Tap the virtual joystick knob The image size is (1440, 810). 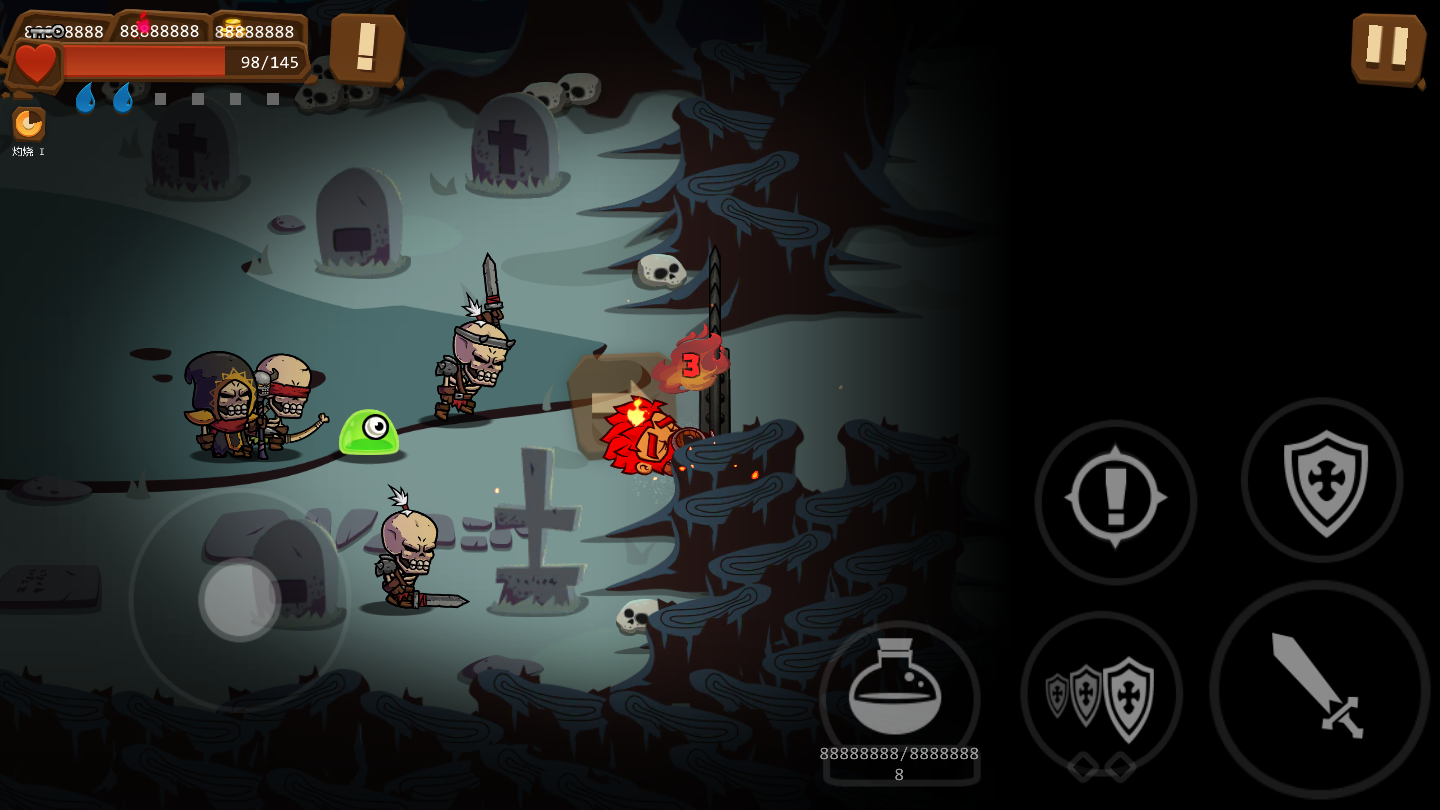239,600
